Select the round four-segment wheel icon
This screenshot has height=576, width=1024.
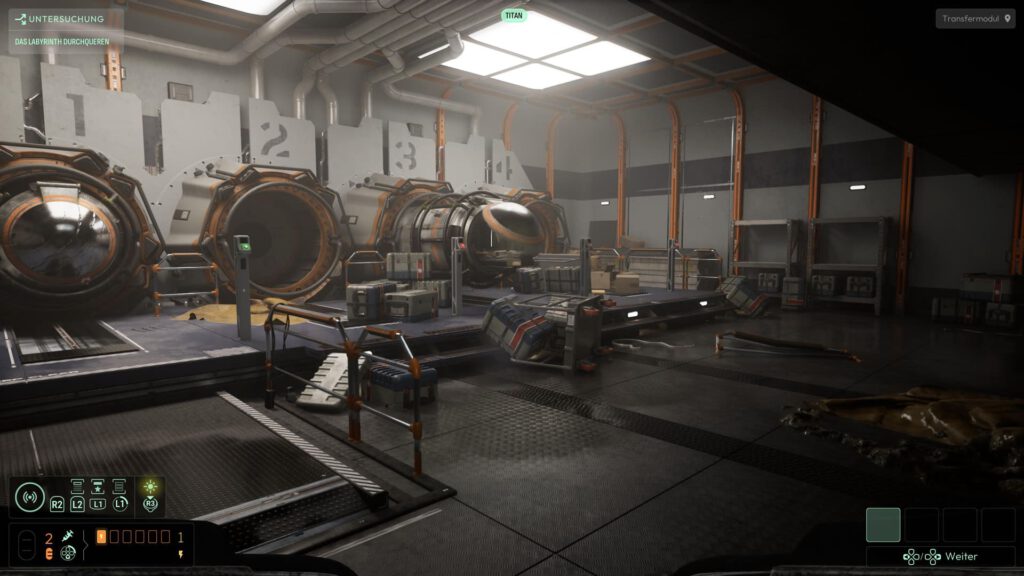(67, 552)
